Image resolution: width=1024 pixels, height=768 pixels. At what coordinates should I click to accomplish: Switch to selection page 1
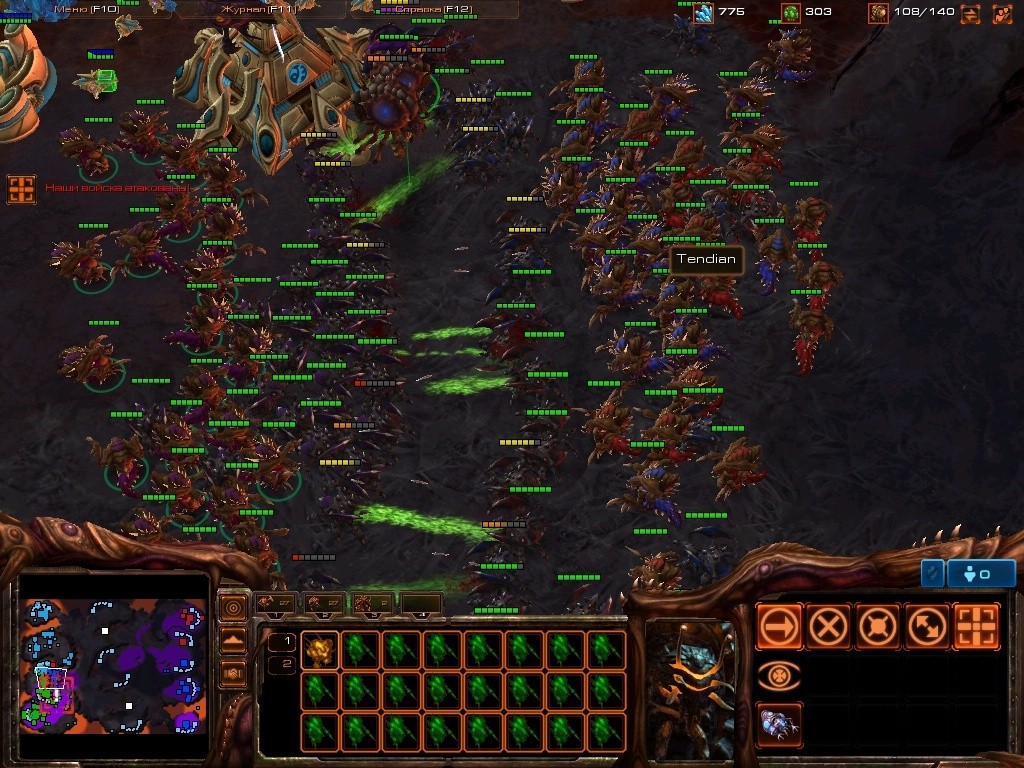pyautogui.click(x=283, y=642)
